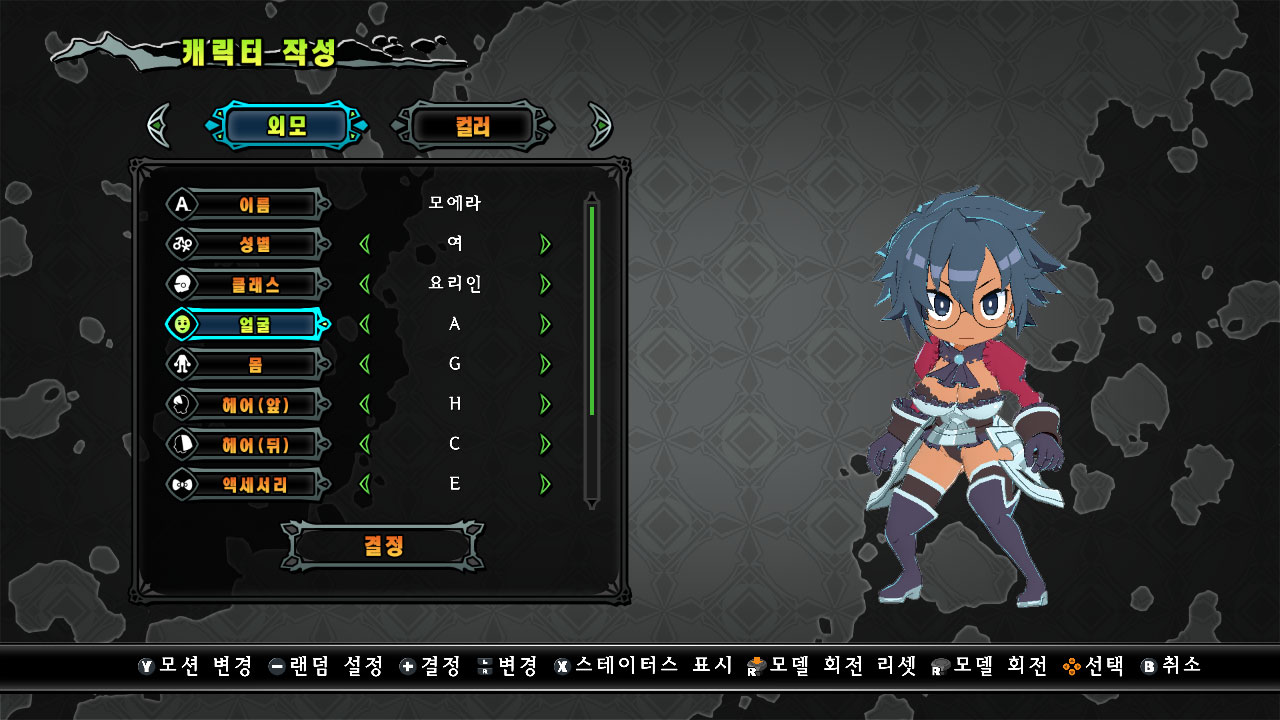Click the skull class icon beside 클래스

[184, 284]
